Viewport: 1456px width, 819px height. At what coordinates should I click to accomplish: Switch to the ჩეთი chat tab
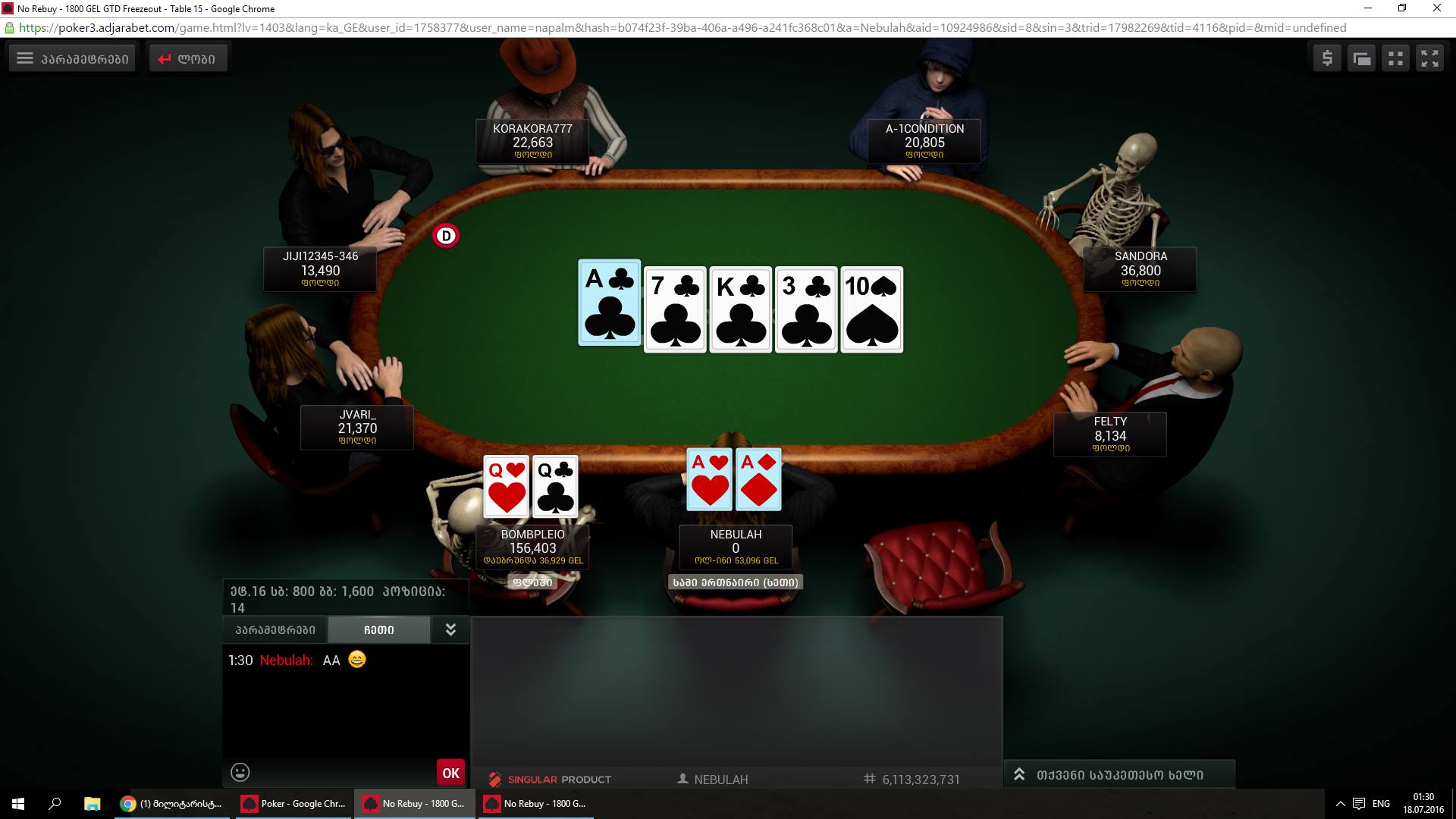[x=378, y=629]
